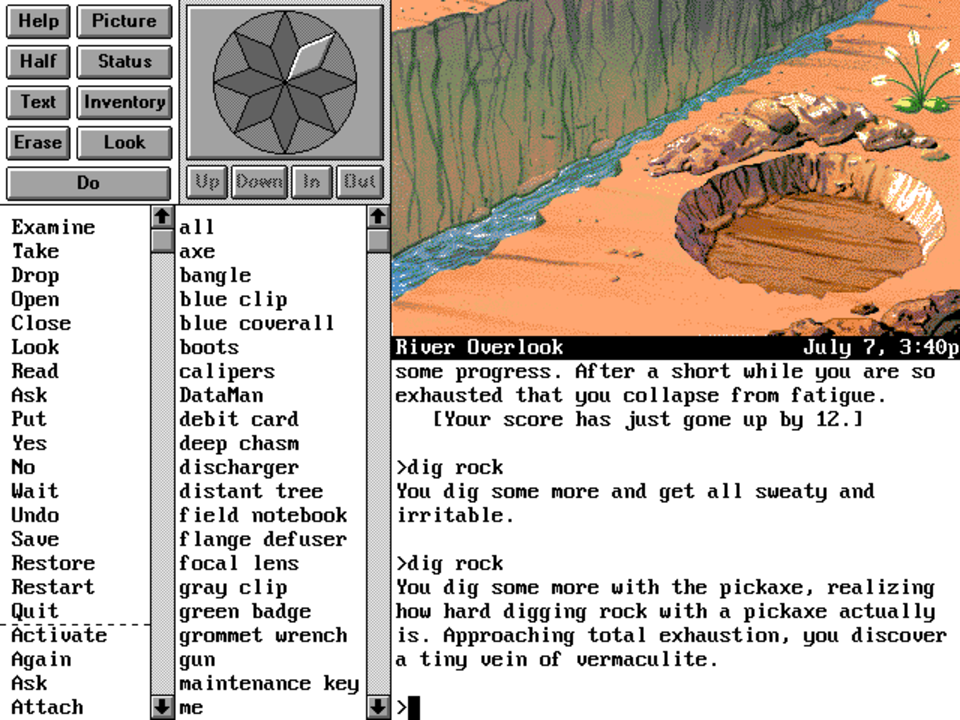Select the field notebook noun
This screenshot has width=960, height=720.
click(x=263, y=515)
